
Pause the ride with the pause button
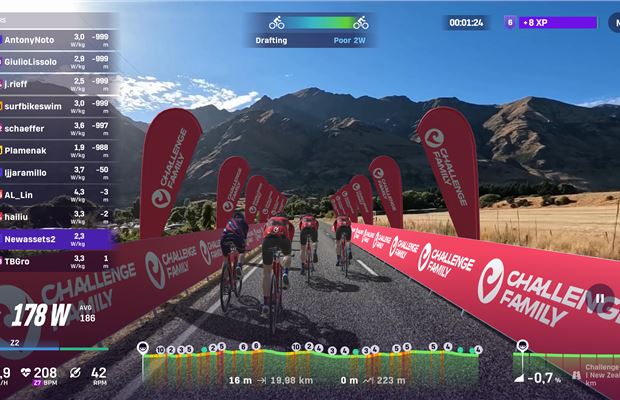600,296
